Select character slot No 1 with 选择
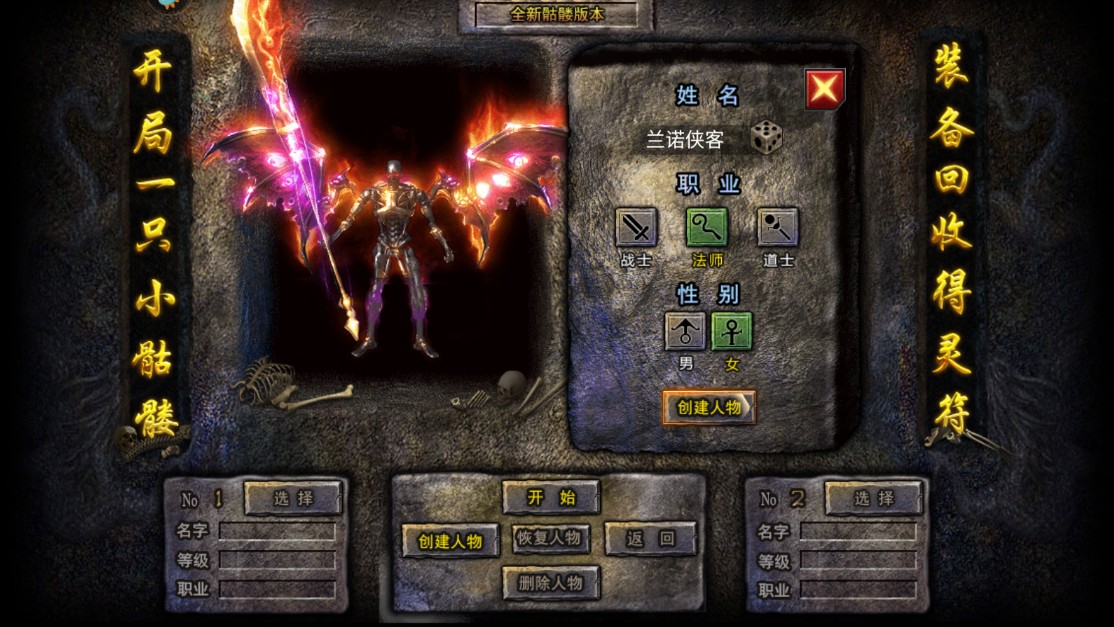This screenshot has height=627, width=1114. coord(292,497)
